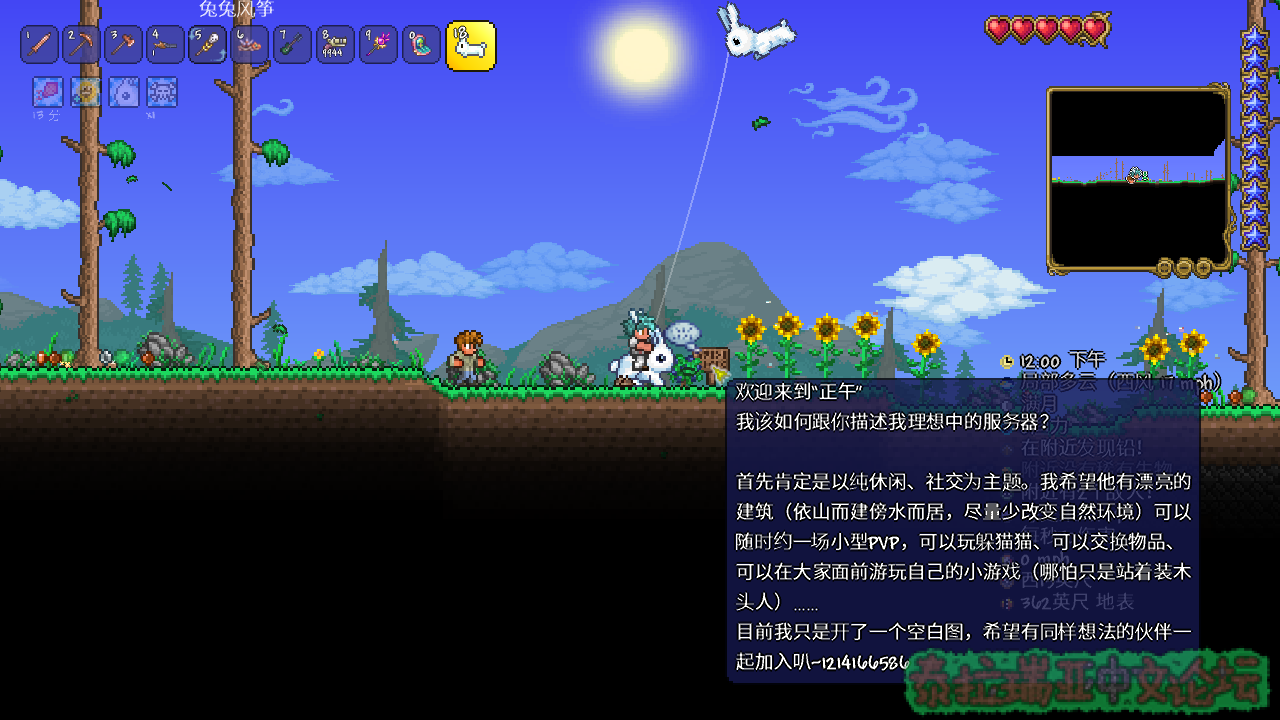Click the smiling sunflower buff icon
Image resolution: width=1280 pixels, height=720 pixels.
(86, 93)
